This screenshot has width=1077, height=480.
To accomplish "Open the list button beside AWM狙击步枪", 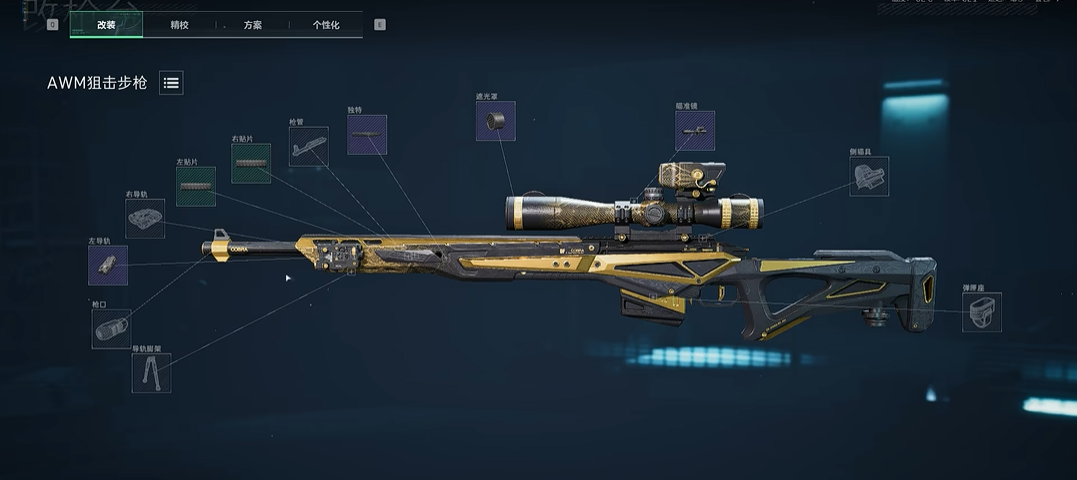I will [171, 84].
